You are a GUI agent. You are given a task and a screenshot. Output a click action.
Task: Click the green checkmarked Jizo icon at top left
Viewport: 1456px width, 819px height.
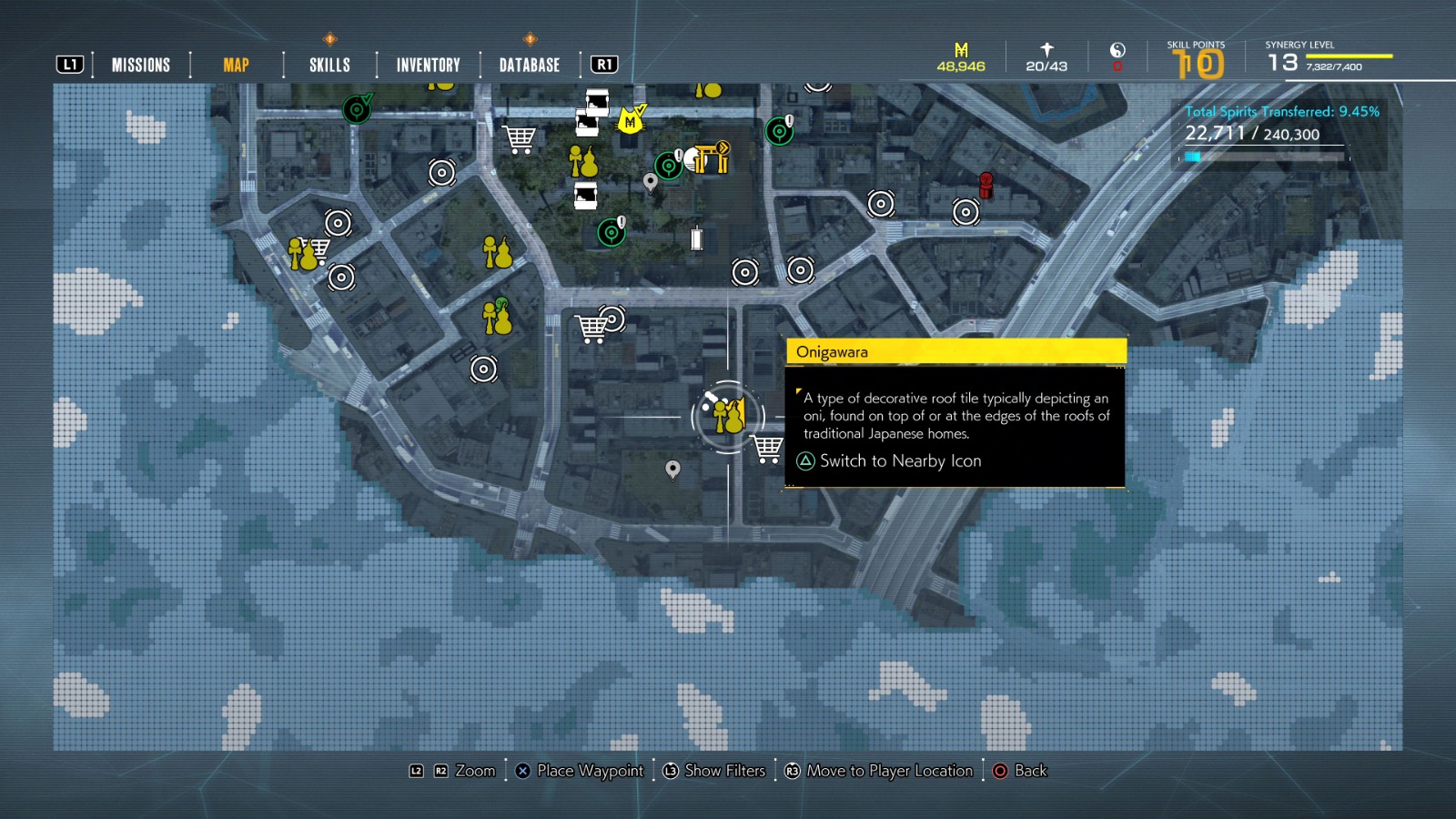click(359, 111)
